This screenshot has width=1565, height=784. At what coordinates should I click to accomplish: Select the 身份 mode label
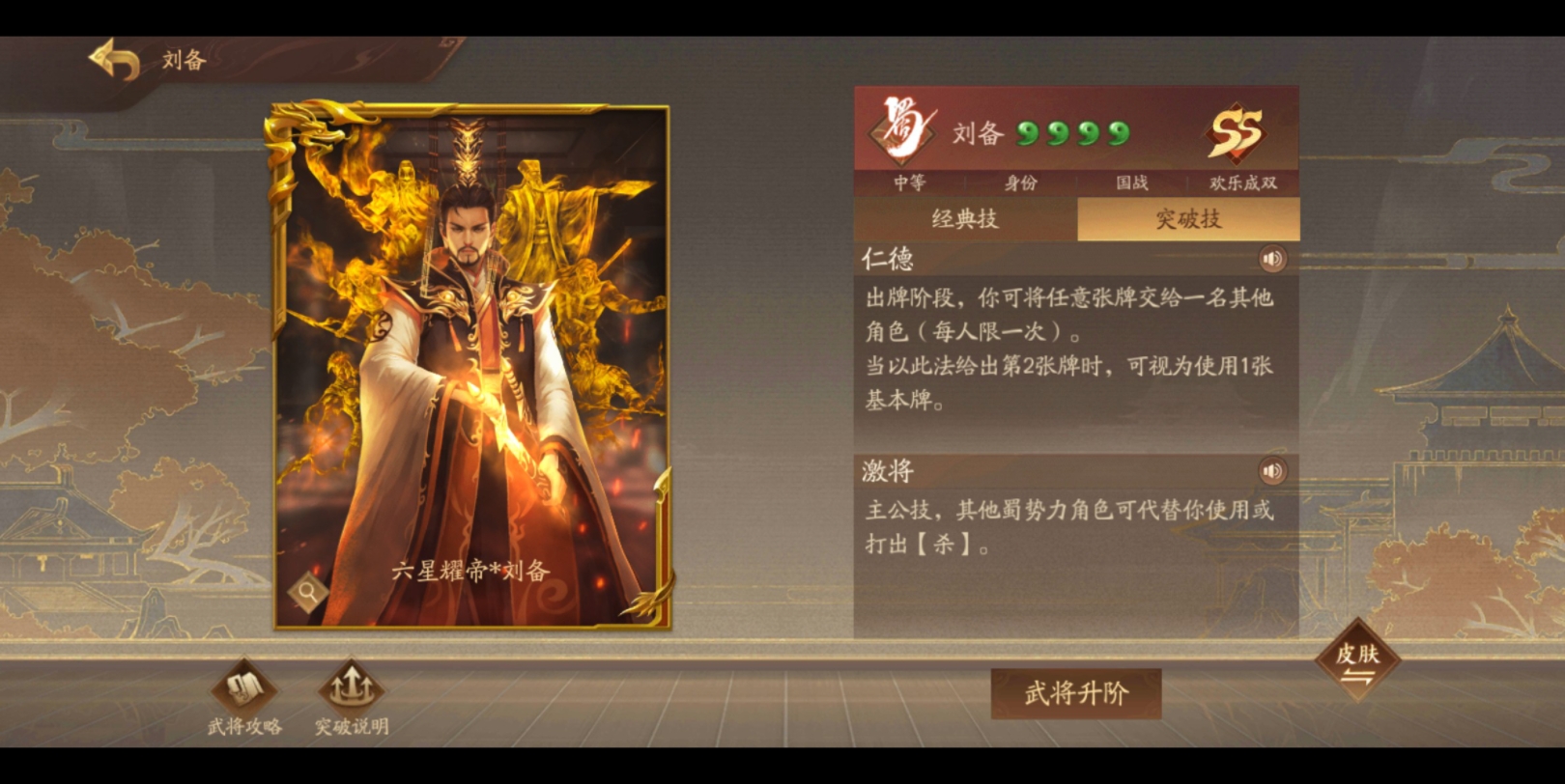(1021, 182)
